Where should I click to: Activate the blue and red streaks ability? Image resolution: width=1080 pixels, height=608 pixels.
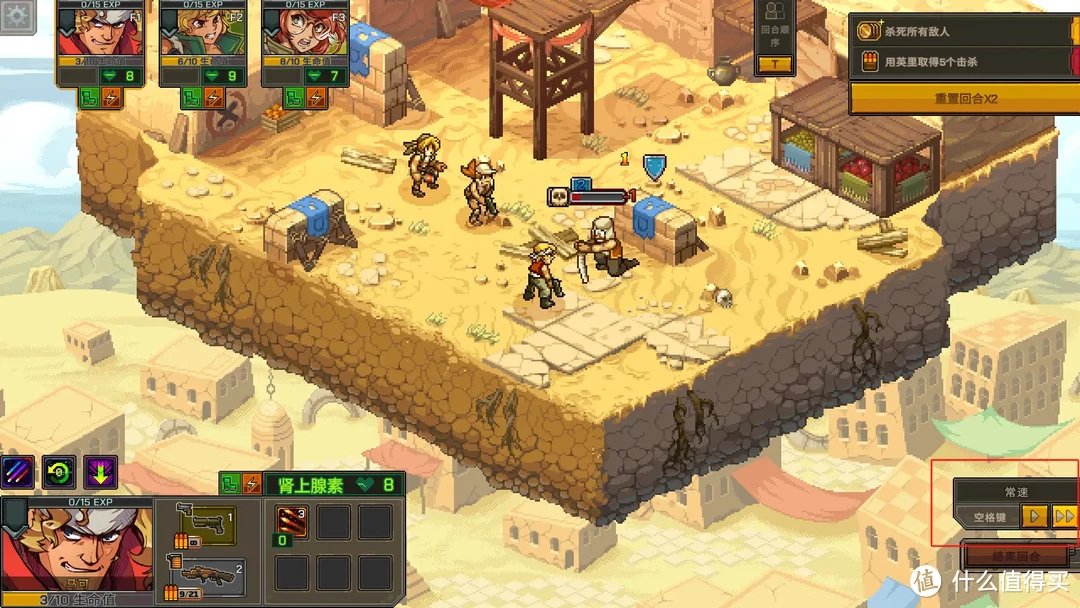tap(18, 471)
